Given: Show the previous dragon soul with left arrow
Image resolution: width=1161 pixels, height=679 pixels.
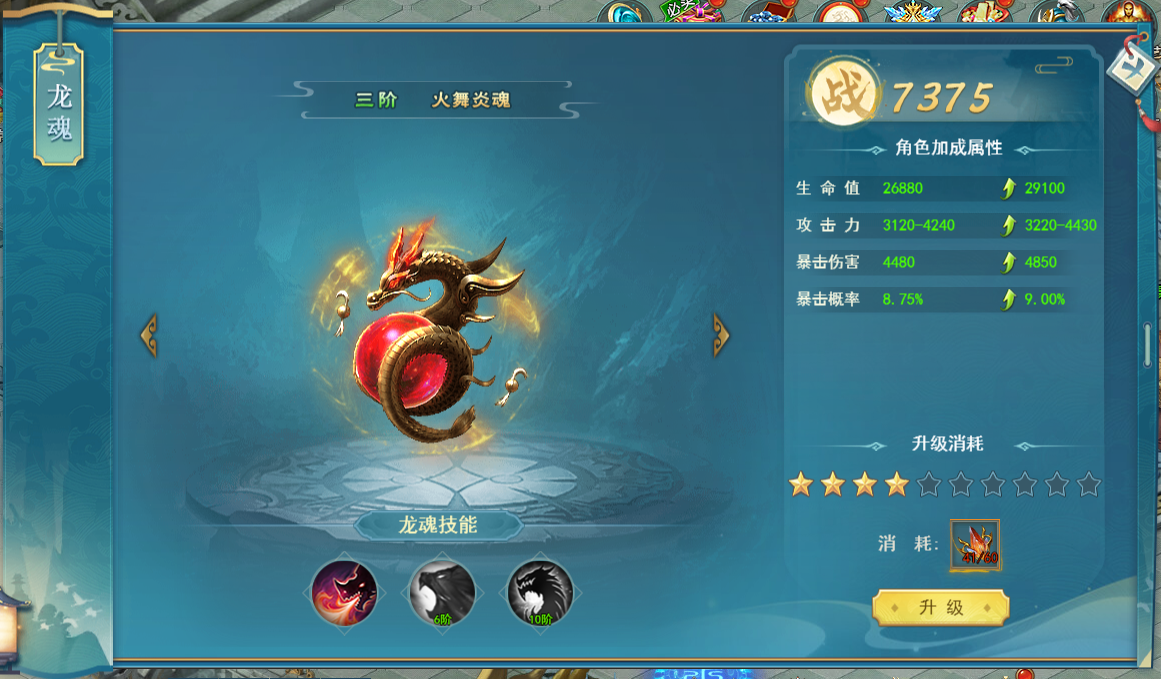Looking at the screenshot, I should pyautogui.click(x=148, y=335).
